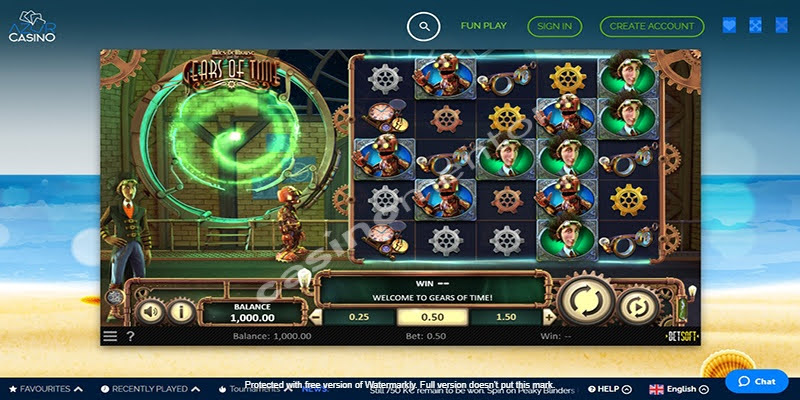This screenshot has height=400, width=800.
Task: Toggle the sound speaker button
Action: coord(151,311)
